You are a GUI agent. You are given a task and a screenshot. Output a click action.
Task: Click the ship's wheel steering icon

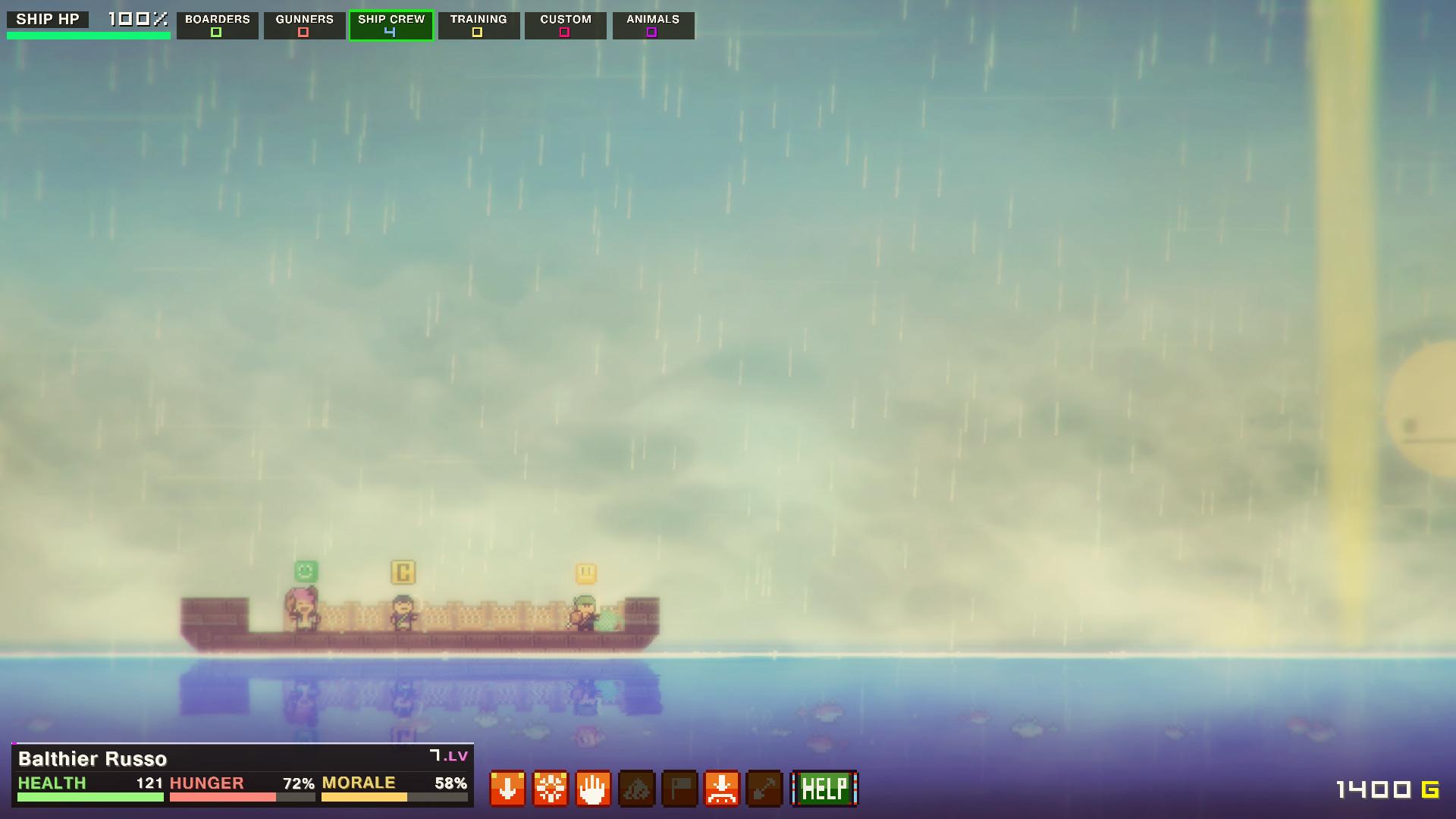[x=550, y=789]
